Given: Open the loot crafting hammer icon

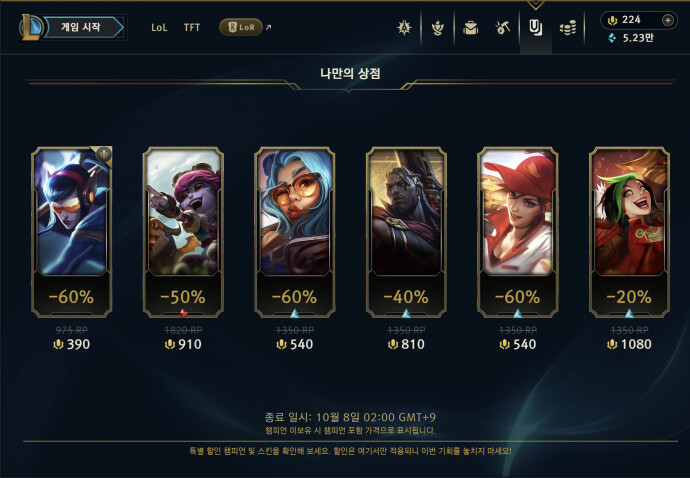Looking at the screenshot, I should tap(503, 27).
